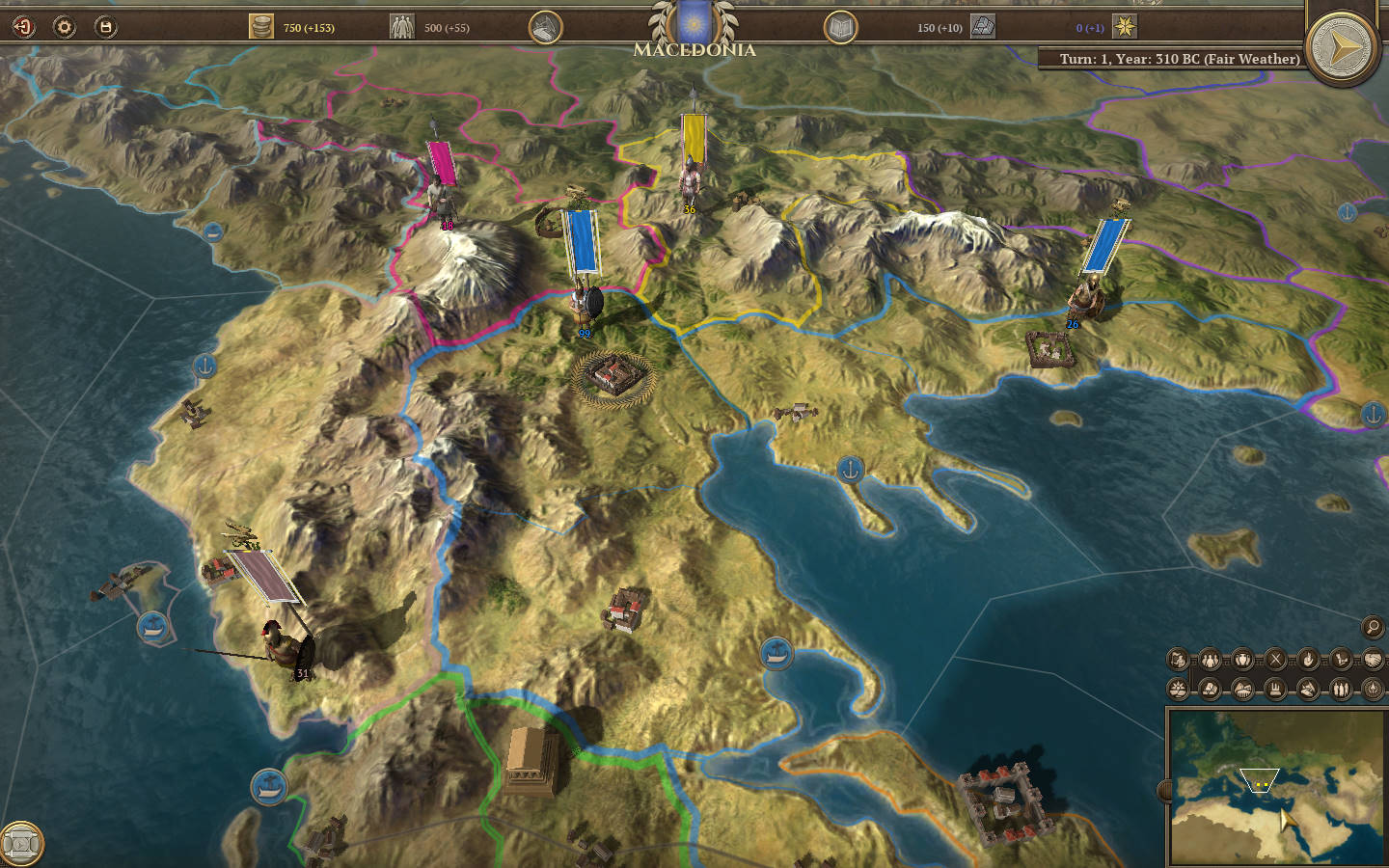Toggle the amphora vase map overlay
The image size is (1389, 868).
pyautogui.click(x=1242, y=660)
